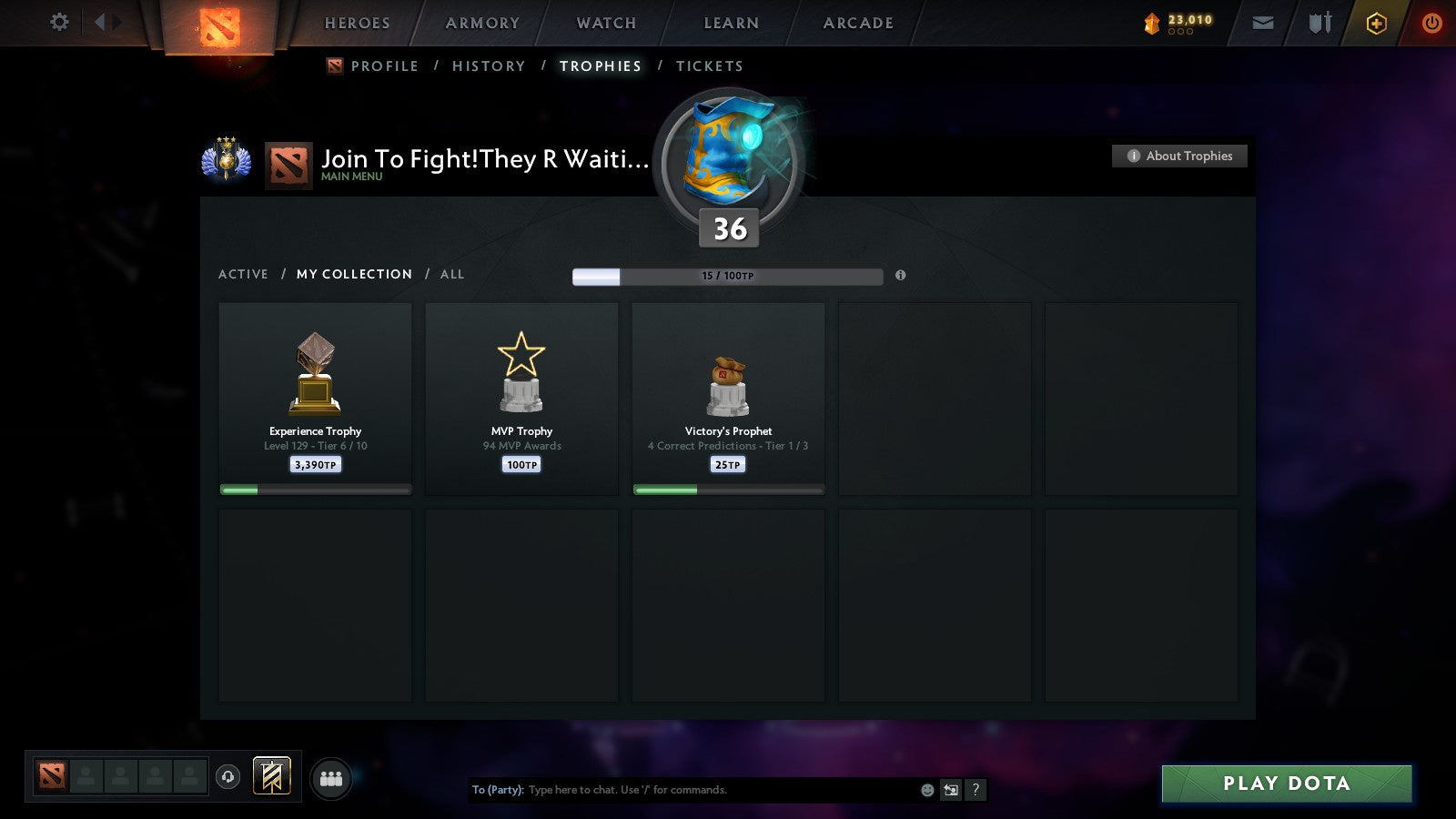The image size is (1456, 819).
Task: Open Armory via shield and sword icon
Action: [1319, 23]
